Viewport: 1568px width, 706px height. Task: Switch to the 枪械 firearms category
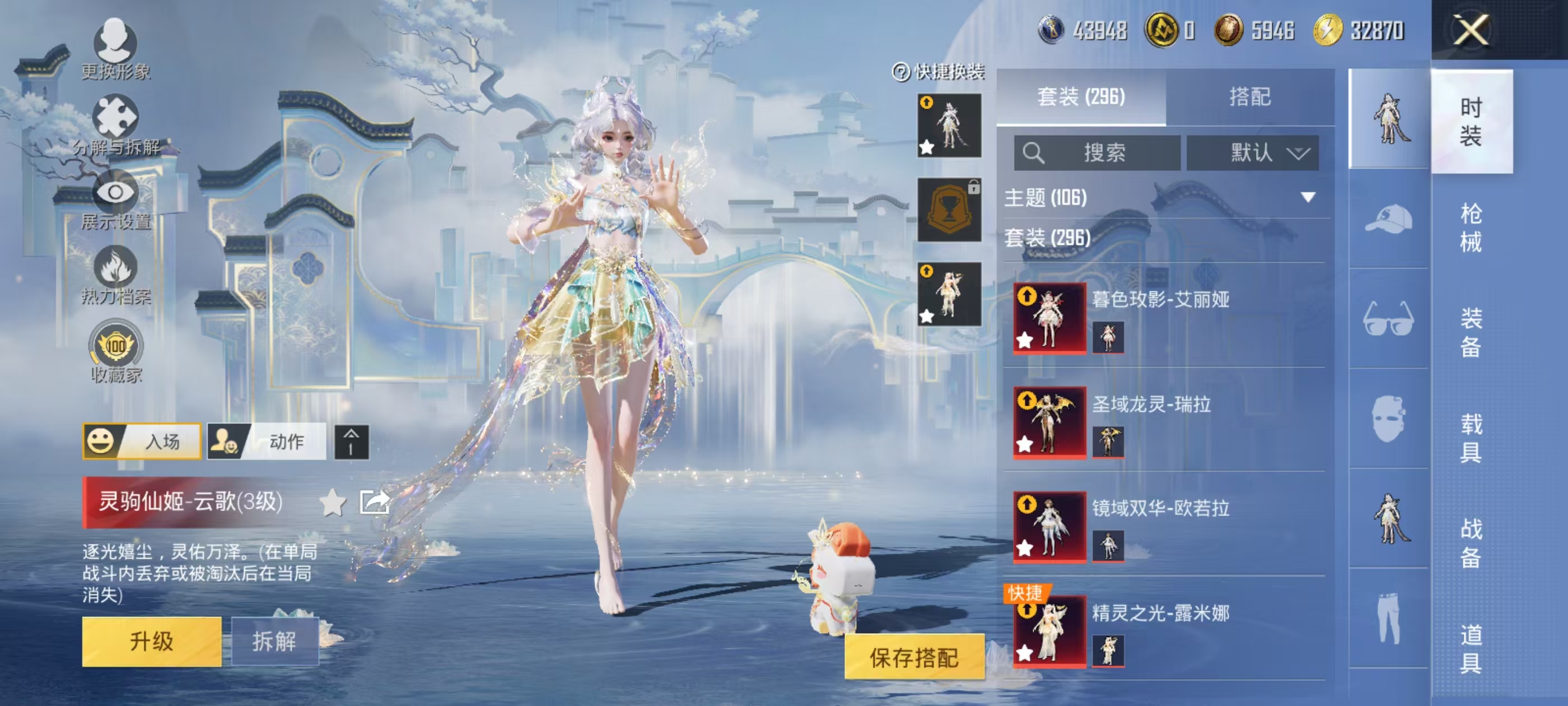point(1471,227)
